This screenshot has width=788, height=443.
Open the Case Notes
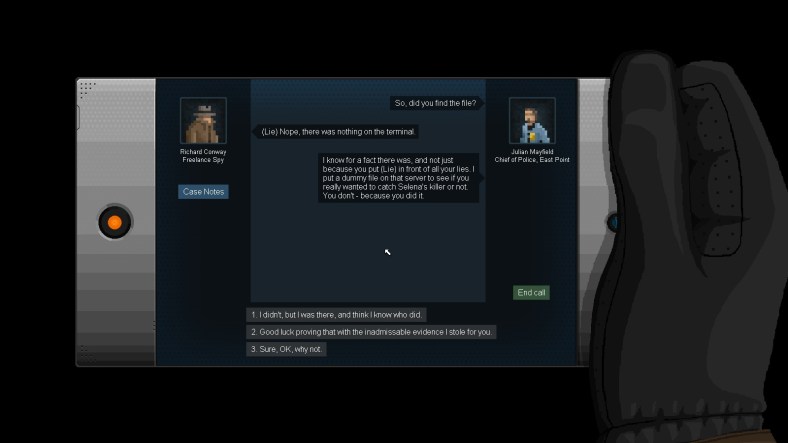coord(203,191)
